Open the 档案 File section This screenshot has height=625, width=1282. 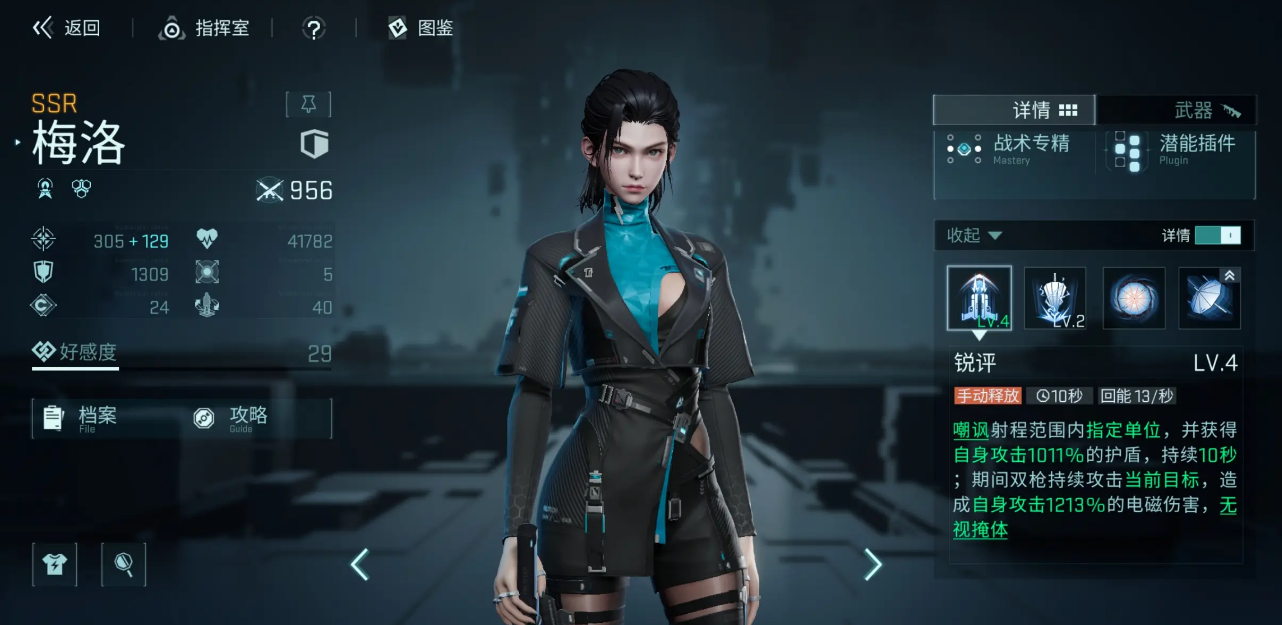coord(97,417)
